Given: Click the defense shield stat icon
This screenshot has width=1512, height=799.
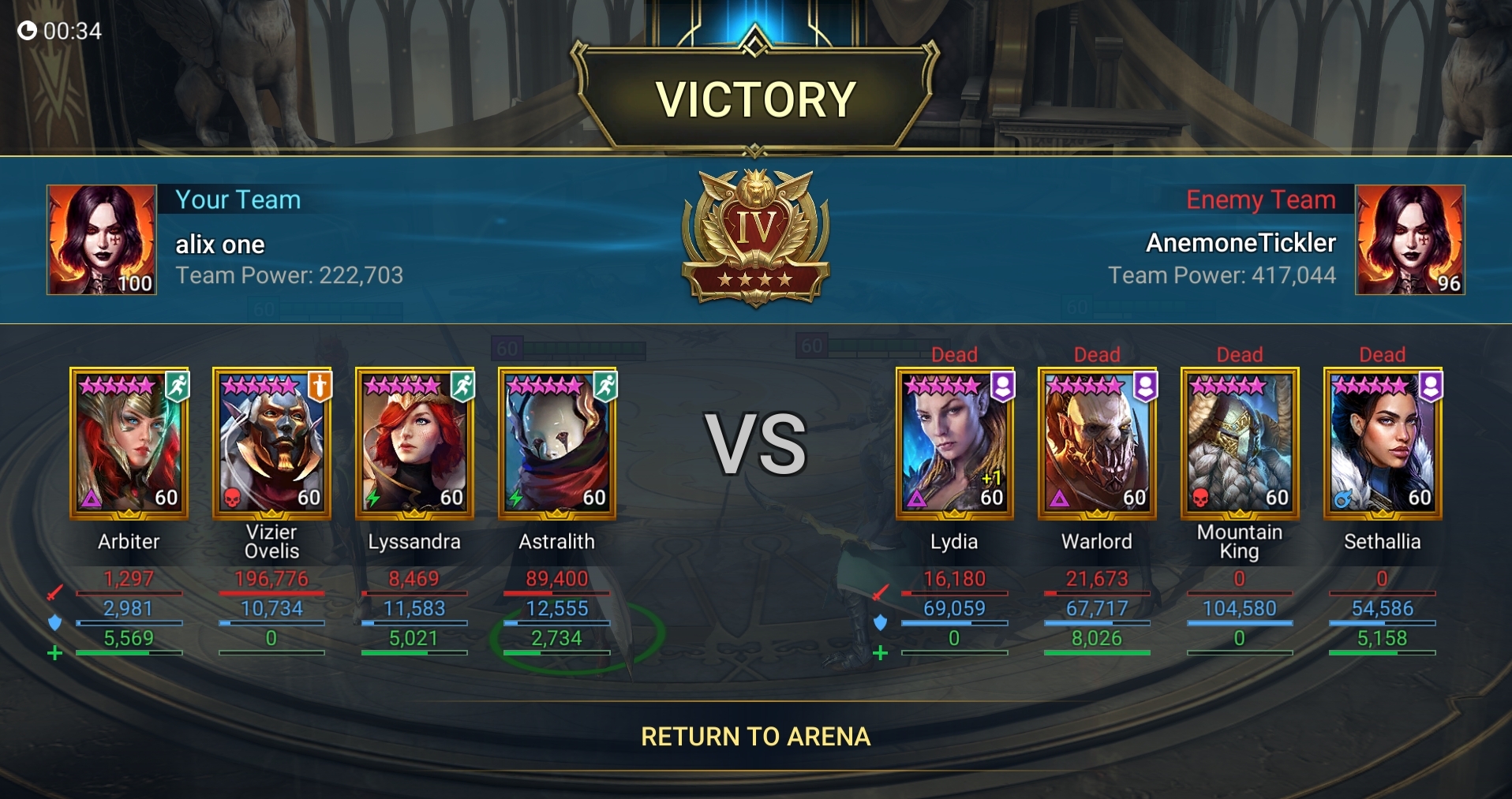Looking at the screenshot, I should [x=55, y=621].
